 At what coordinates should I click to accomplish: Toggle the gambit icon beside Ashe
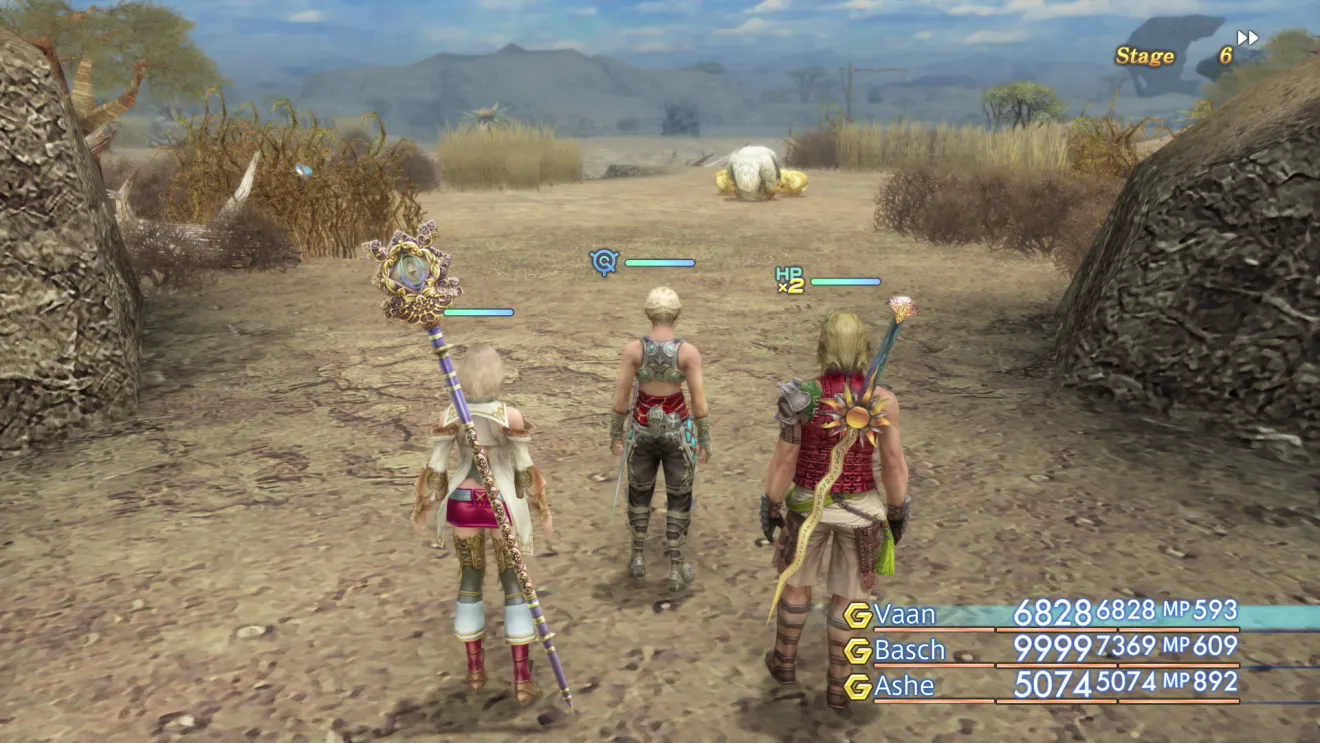(x=857, y=687)
